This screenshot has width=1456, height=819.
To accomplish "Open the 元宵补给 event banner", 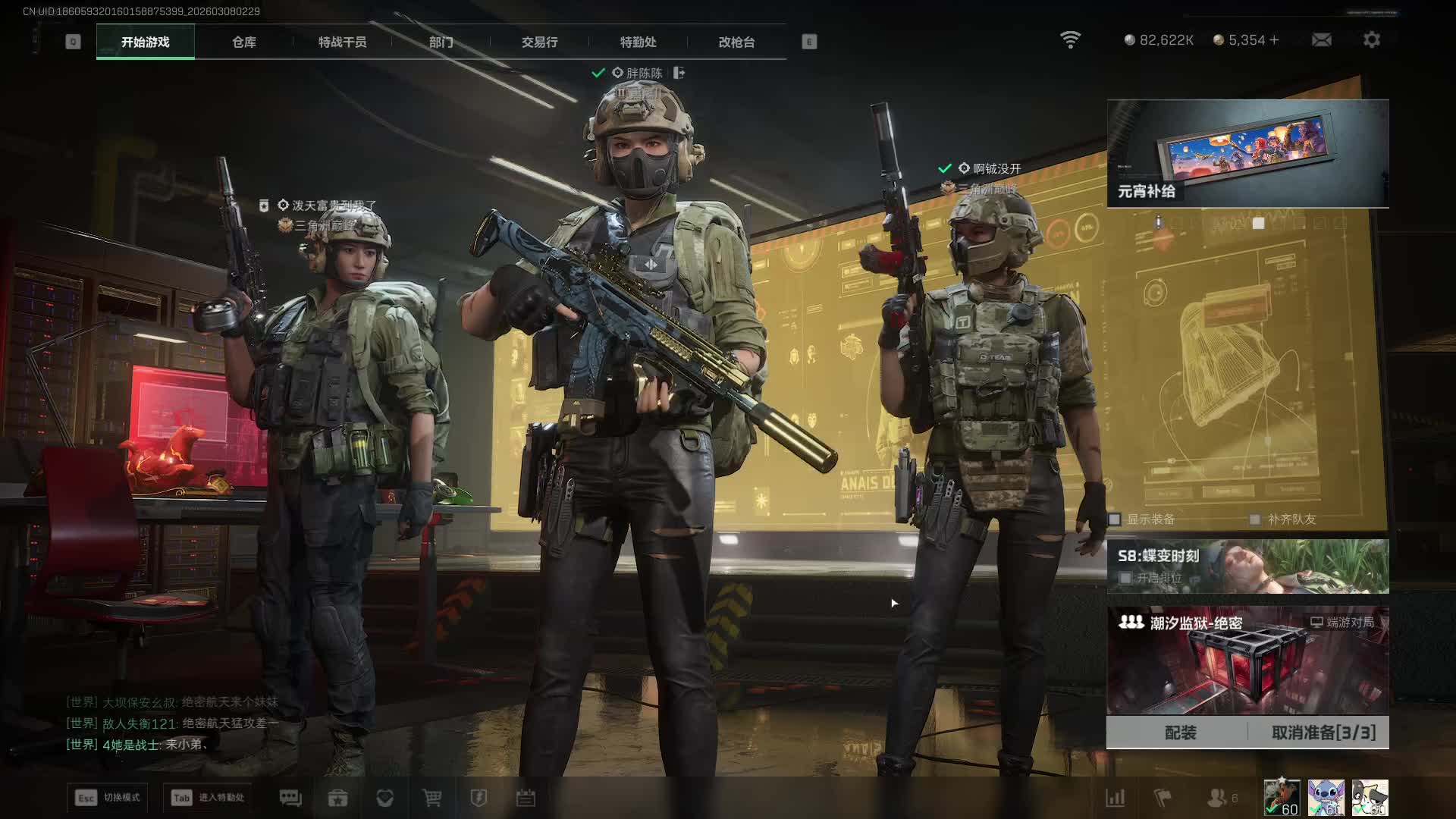I will pos(1247,153).
